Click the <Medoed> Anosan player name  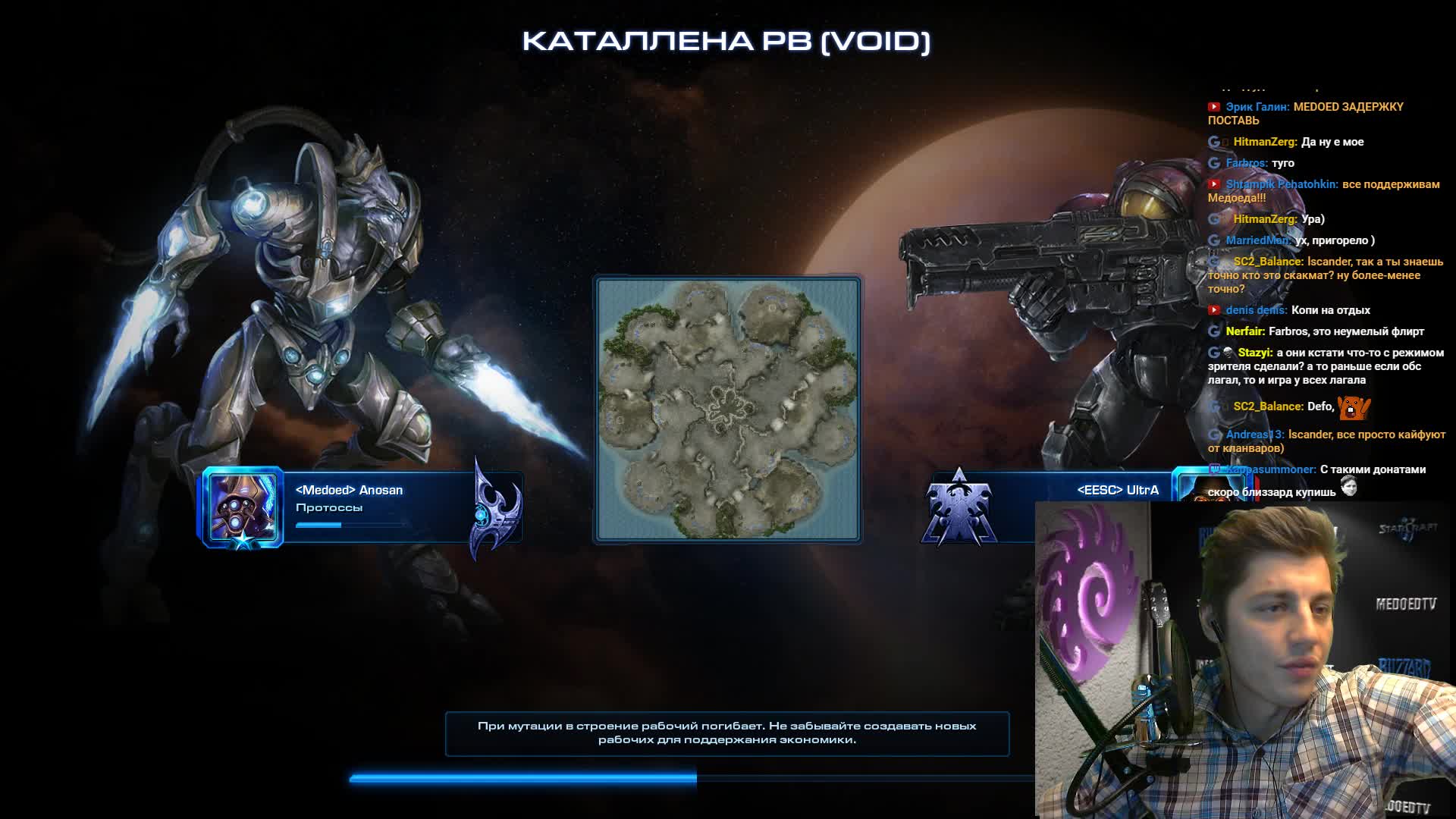[349, 491]
